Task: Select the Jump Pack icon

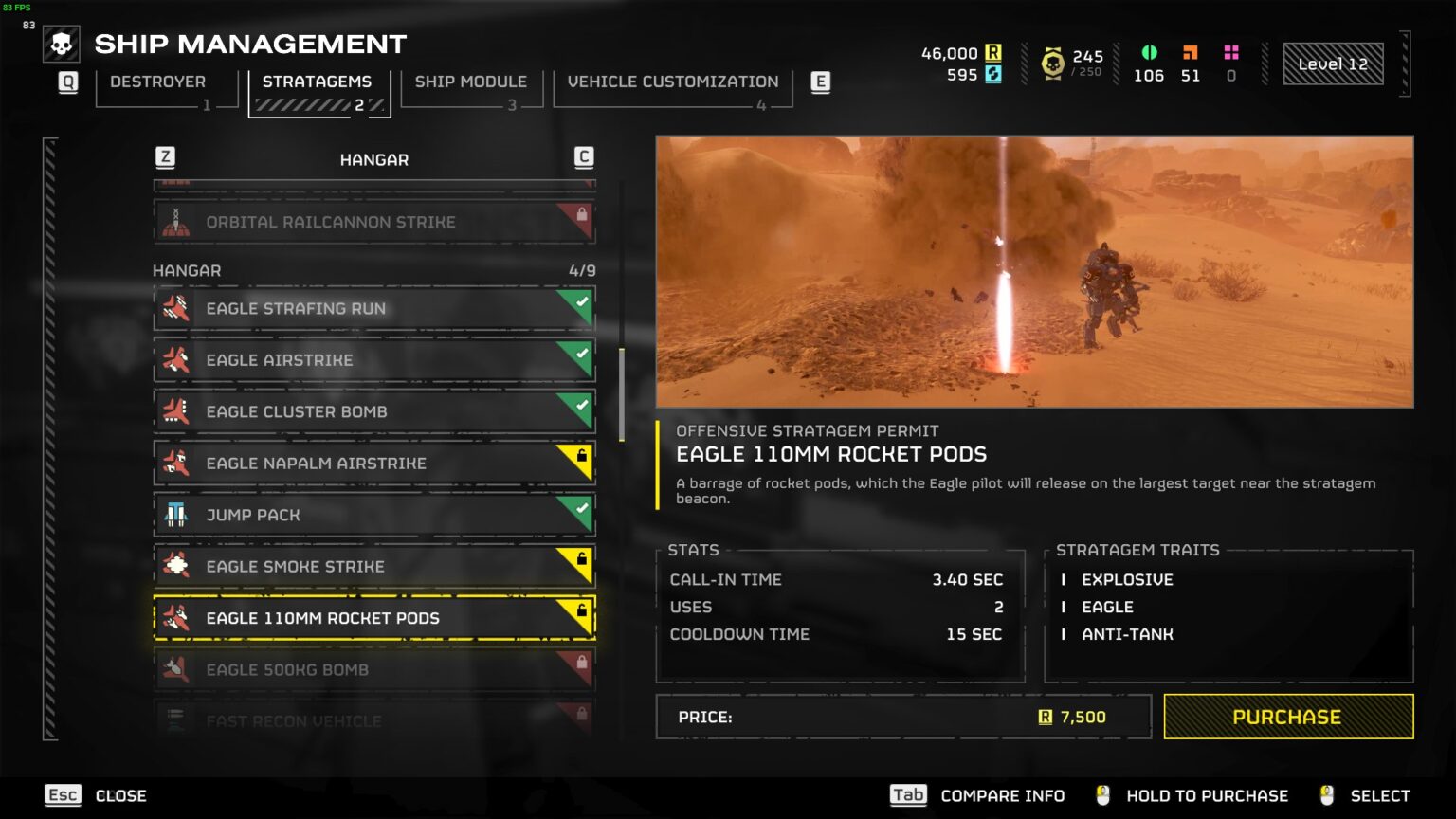Action: click(178, 515)
